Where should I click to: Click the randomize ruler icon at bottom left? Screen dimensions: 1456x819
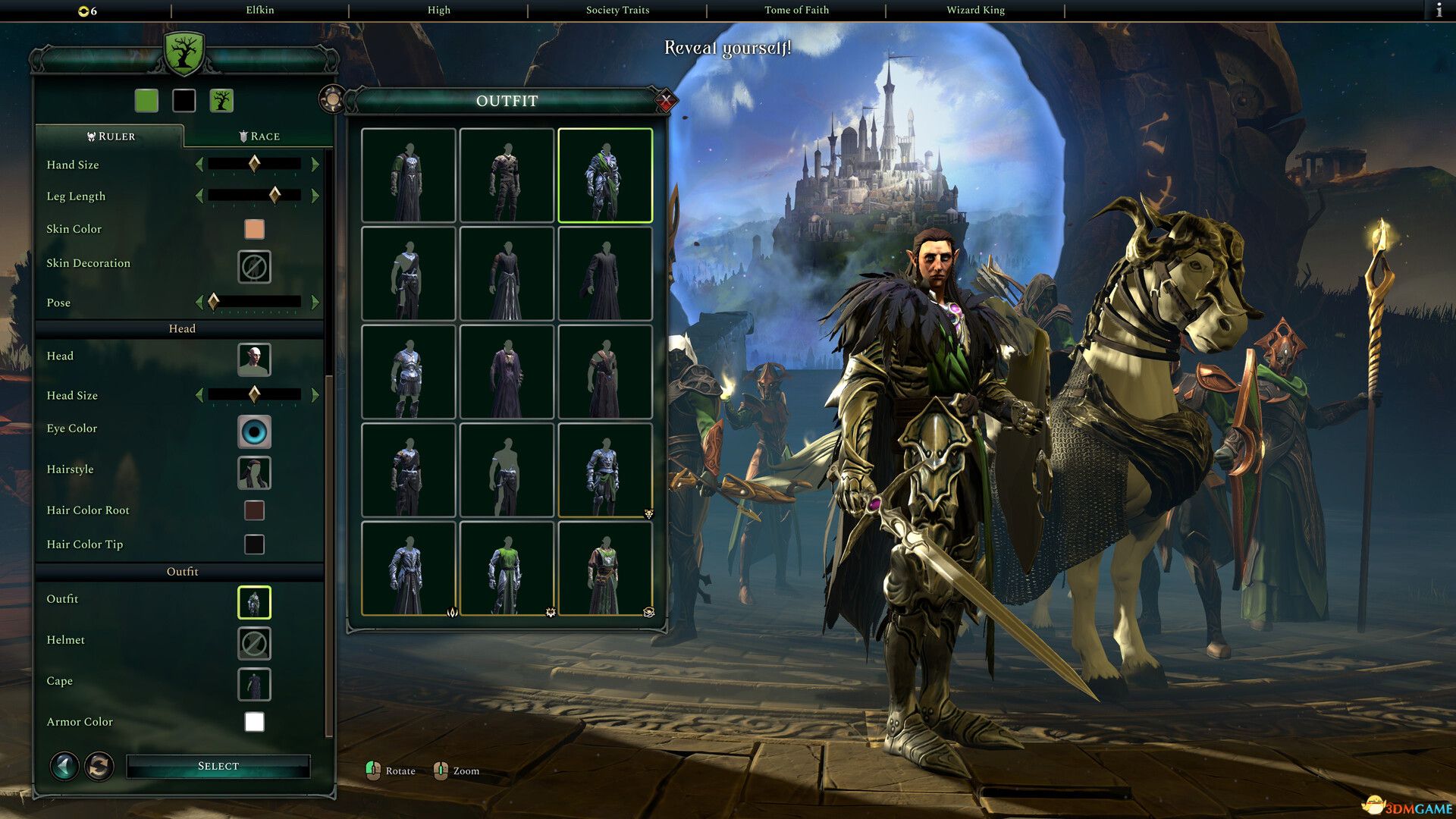pos(101,766)
